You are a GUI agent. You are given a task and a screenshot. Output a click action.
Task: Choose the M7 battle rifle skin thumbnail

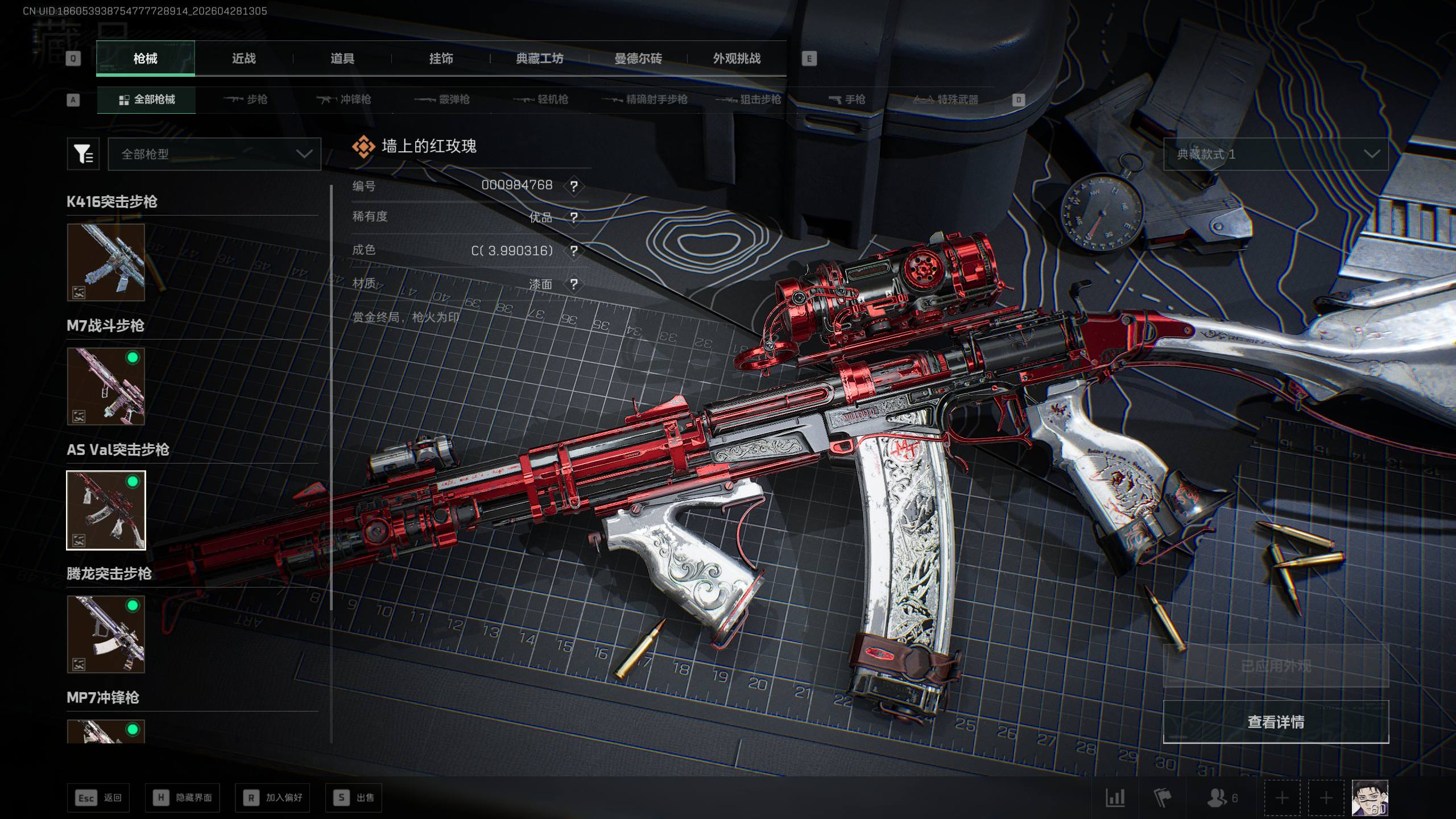tap(106, 386)
